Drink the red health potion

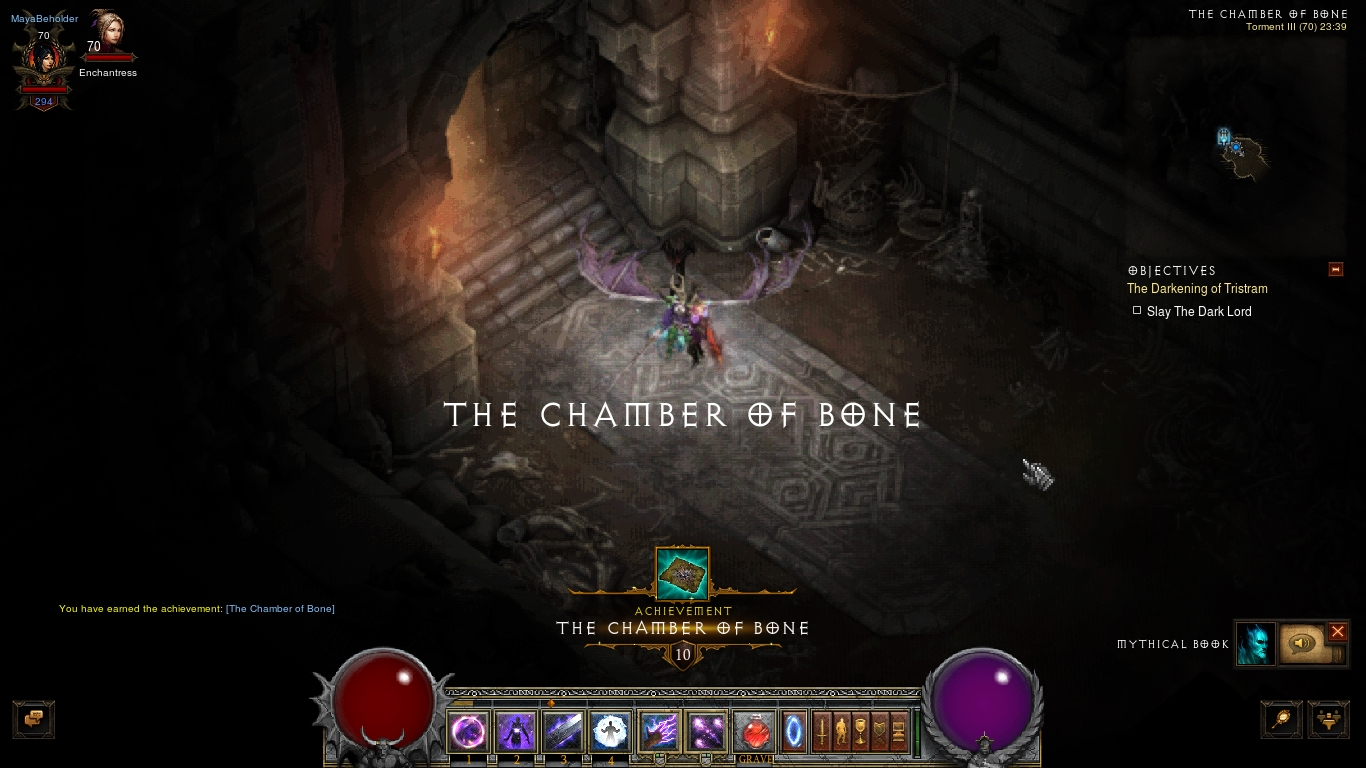pyautogui.click(x=754, y=732)
